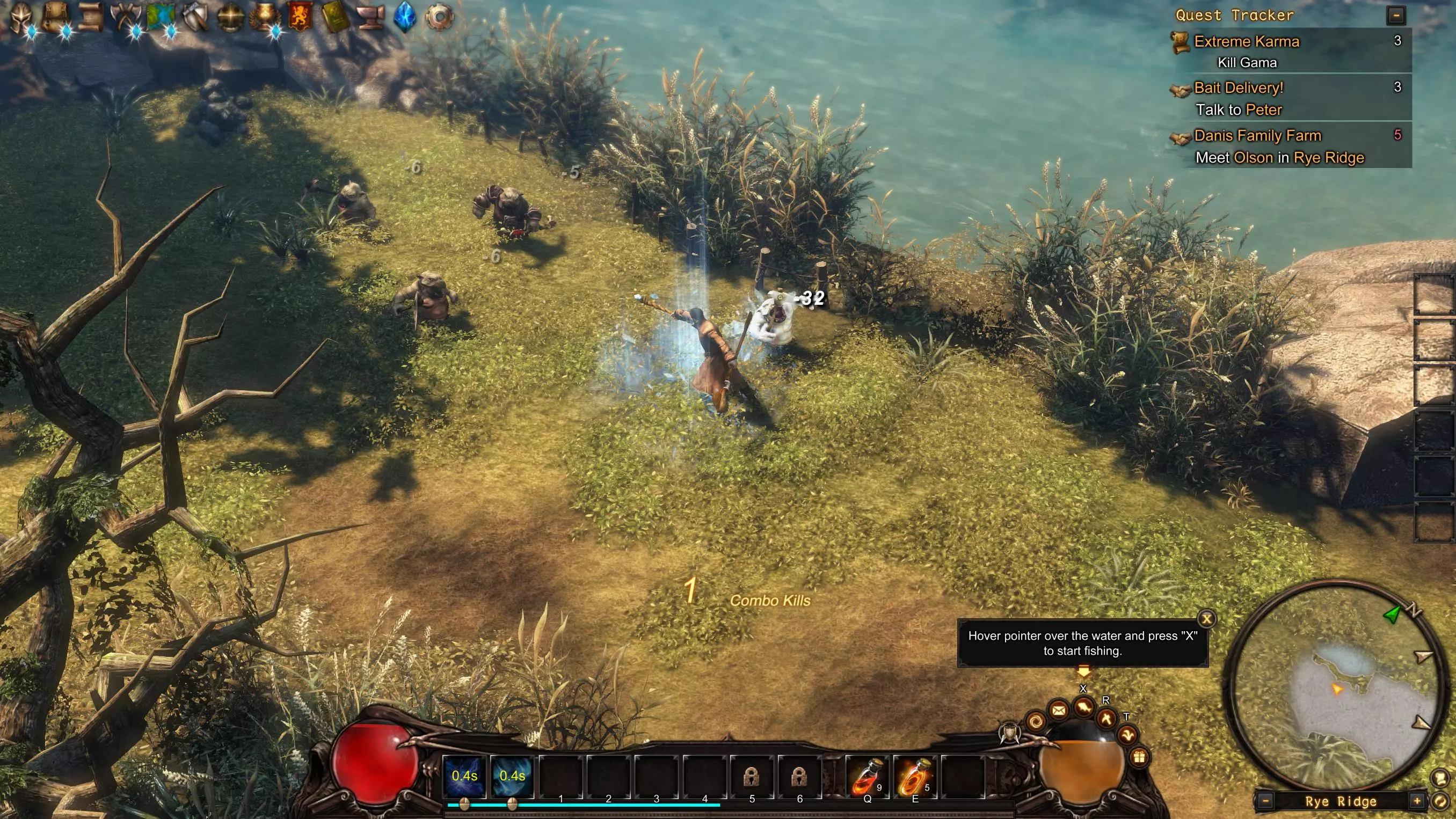Use the red health potion slot
Viewport: 1456px width, 819px height.
[867, 777]
